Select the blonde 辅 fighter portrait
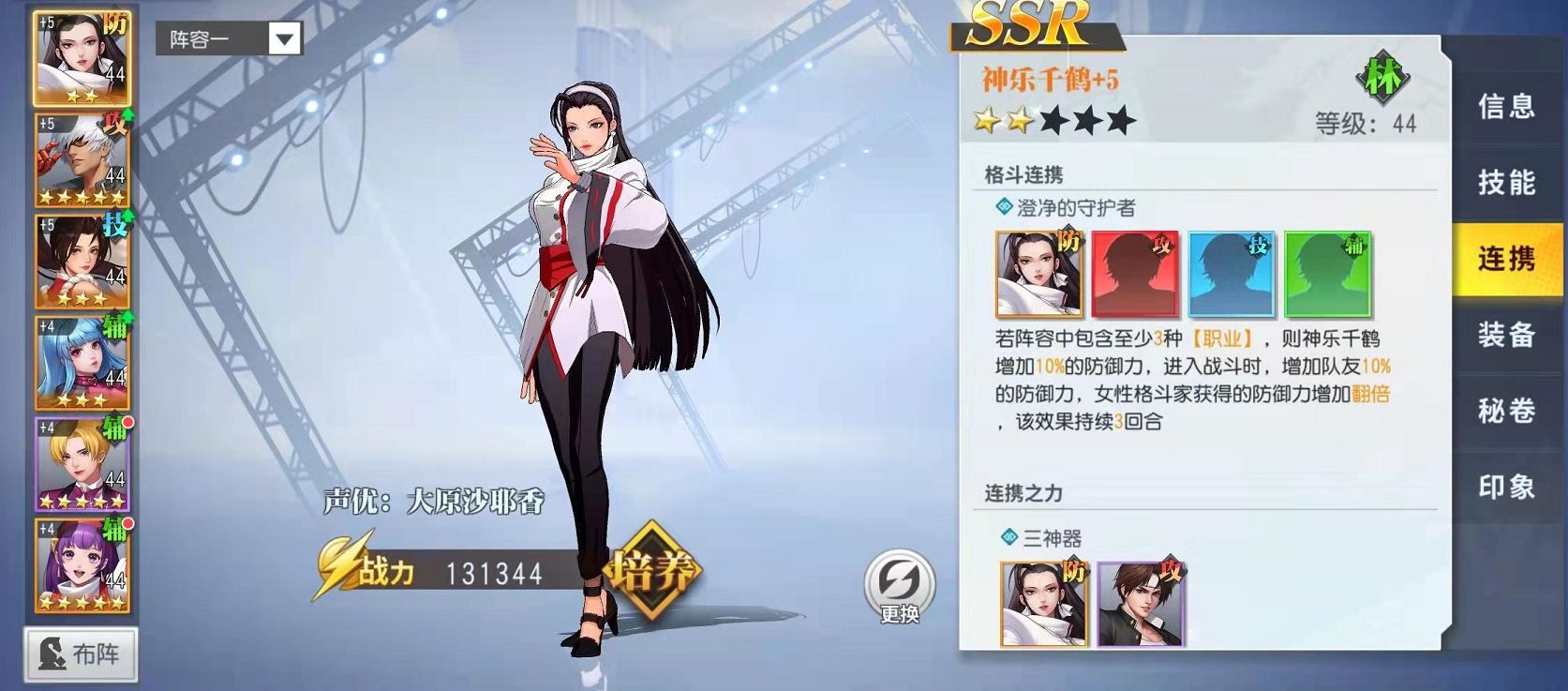Viewport: 1568px width, 691px height. (x=82, y=463)
